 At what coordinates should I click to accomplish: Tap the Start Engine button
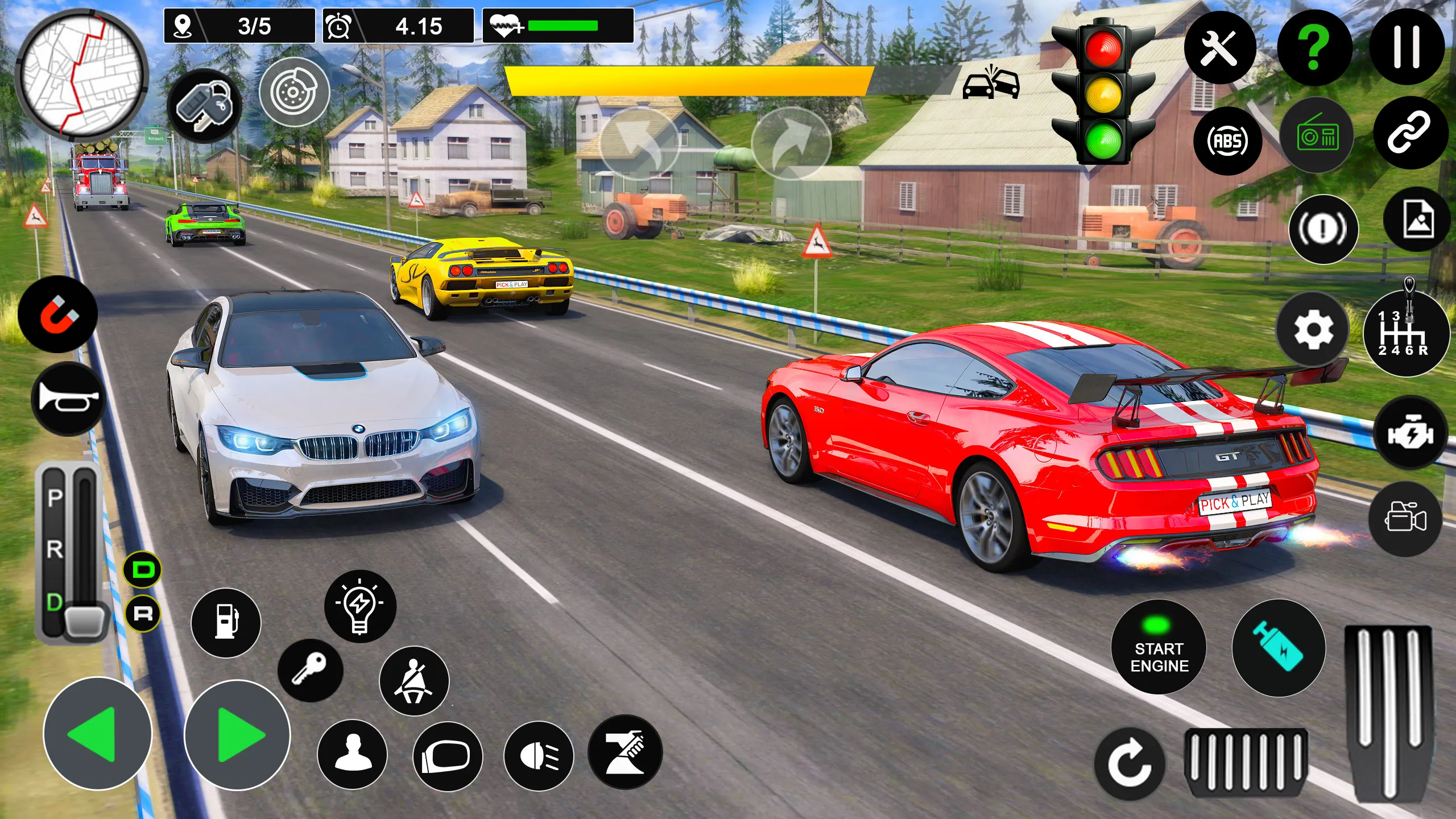tap(1159, 648)
